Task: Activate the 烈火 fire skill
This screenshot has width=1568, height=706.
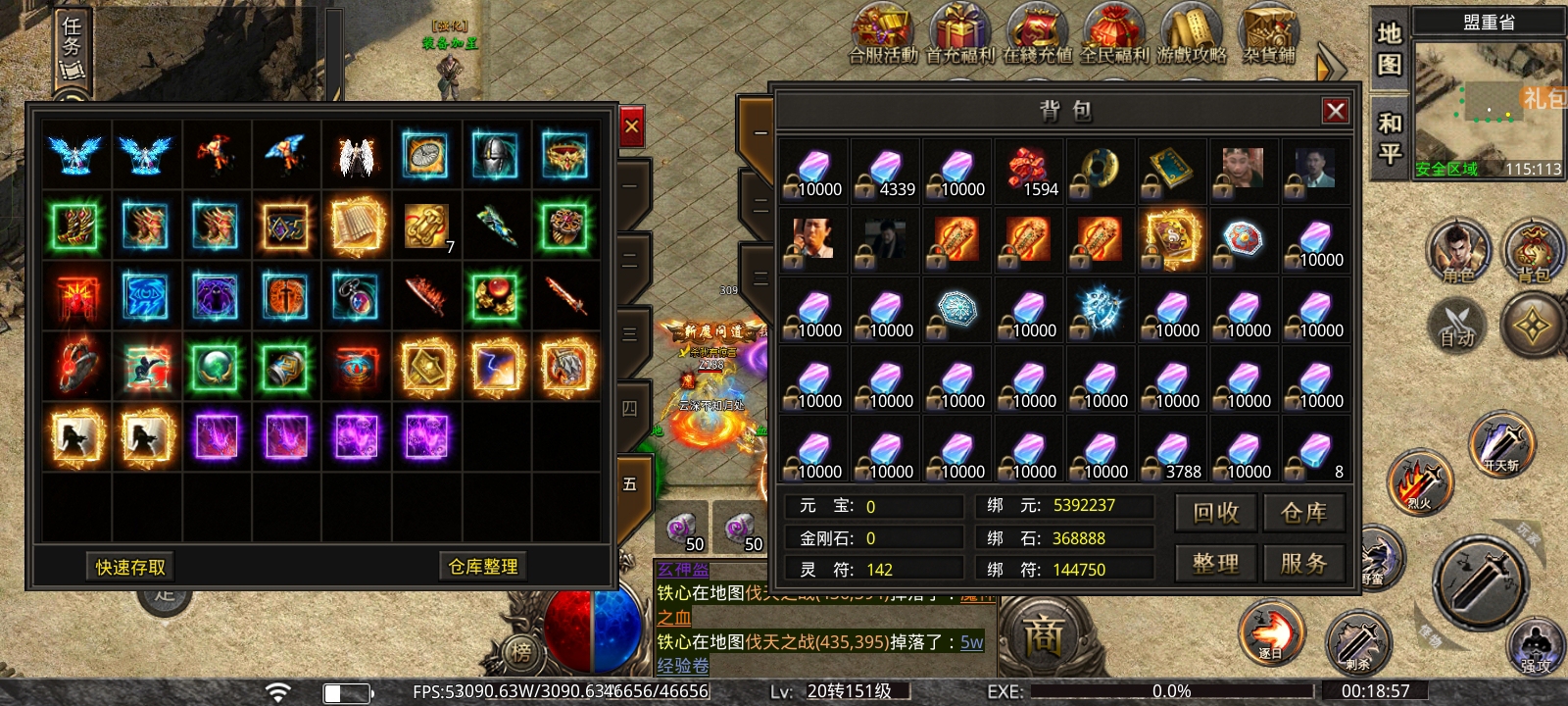Action: [1418, 482]
